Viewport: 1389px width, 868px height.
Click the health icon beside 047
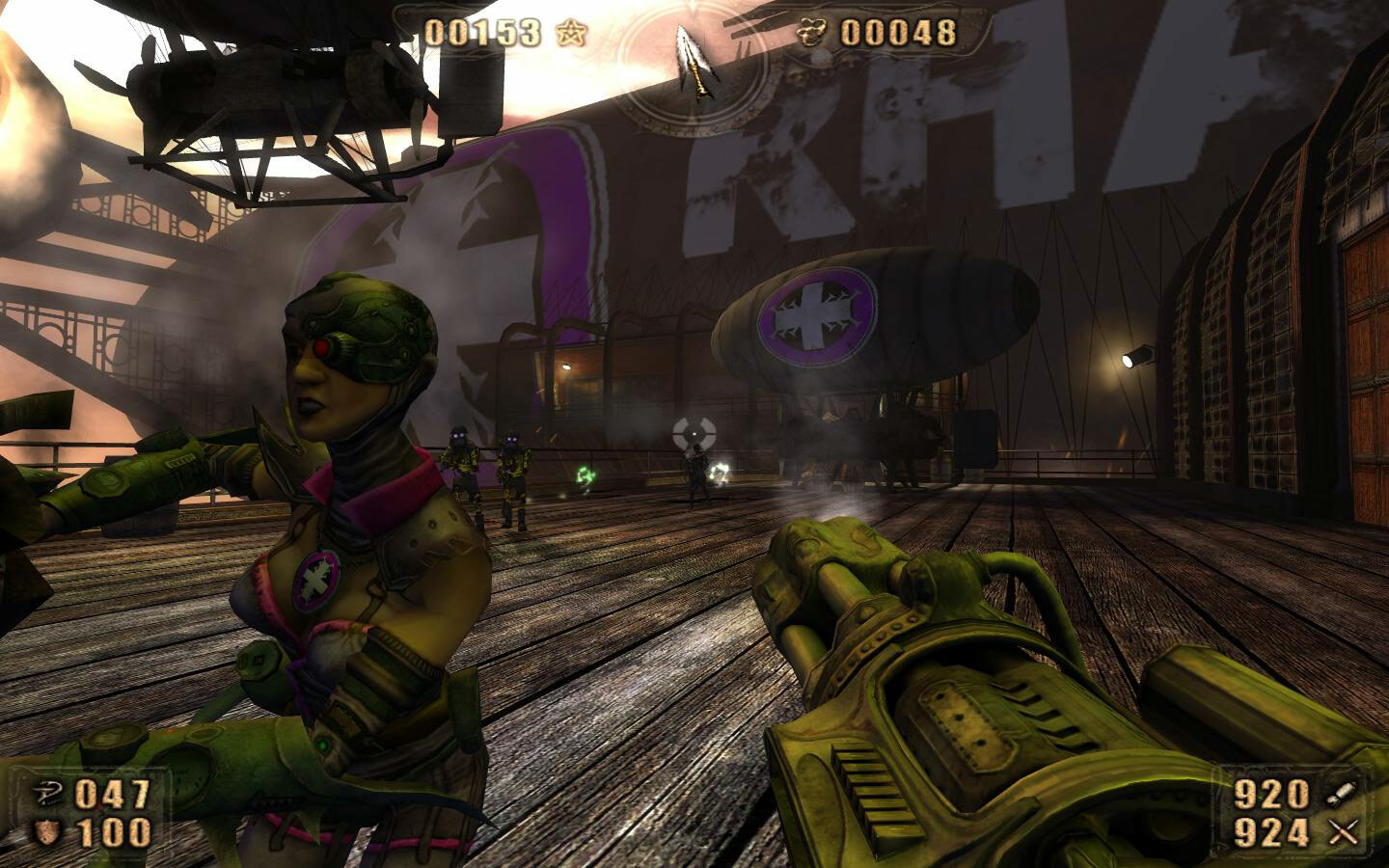point(45,793)
